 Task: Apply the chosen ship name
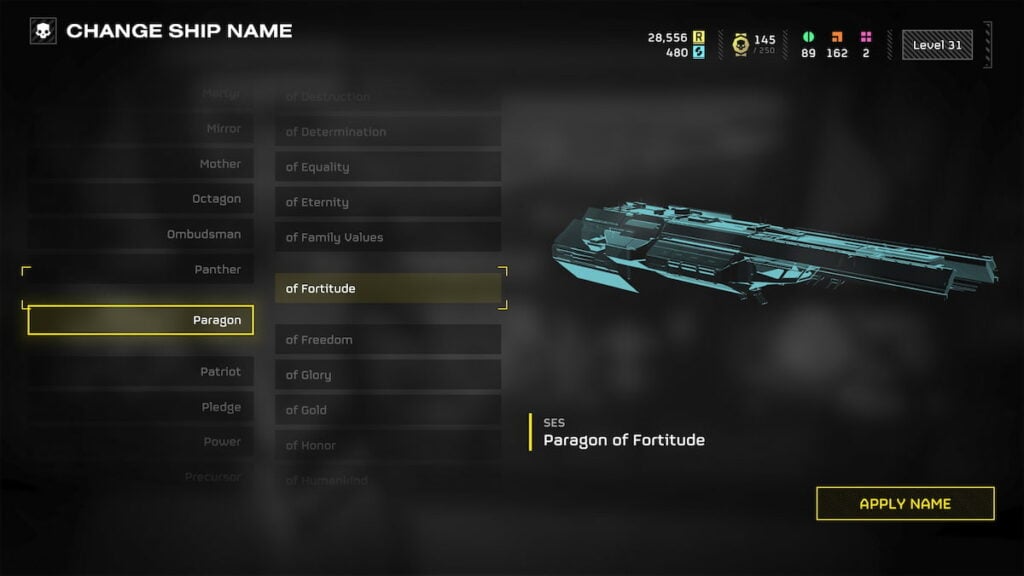click(905, 503)
